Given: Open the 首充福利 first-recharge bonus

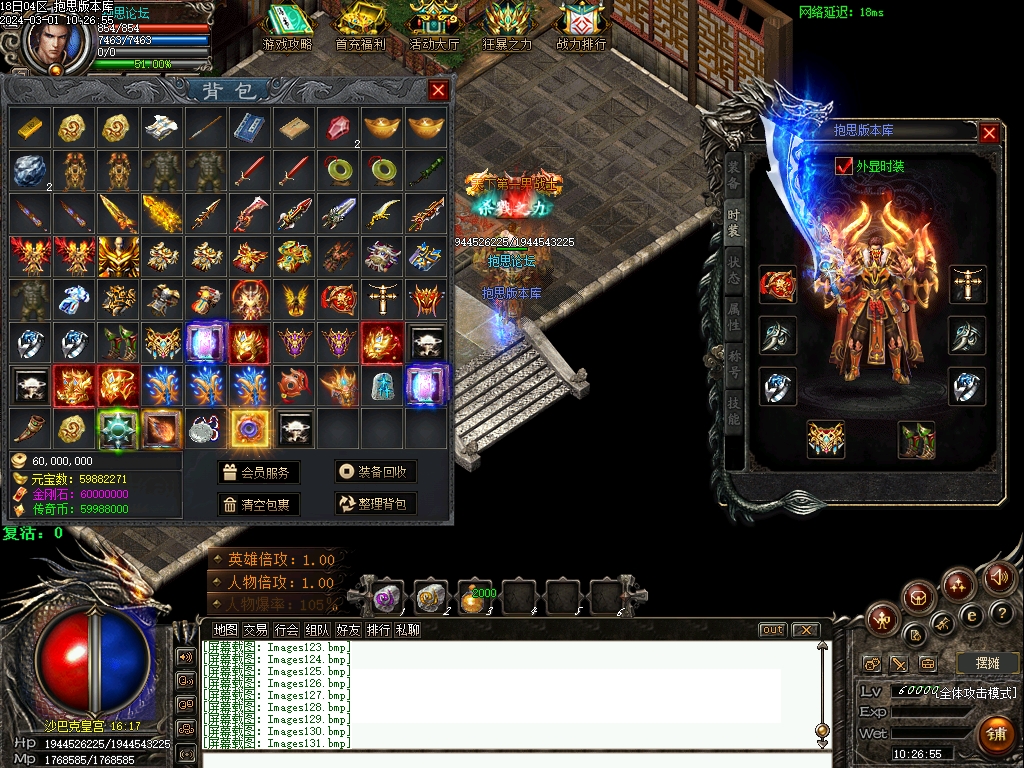Looking at the screenshot, I should [x=360, y=27].
